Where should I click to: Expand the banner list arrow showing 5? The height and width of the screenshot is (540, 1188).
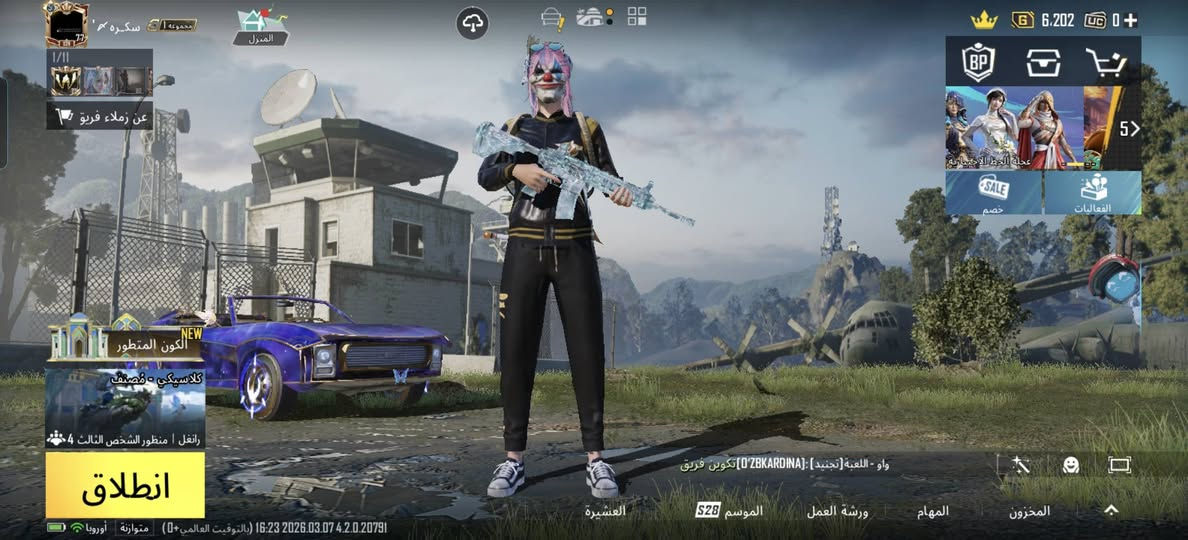[1128, 128]
